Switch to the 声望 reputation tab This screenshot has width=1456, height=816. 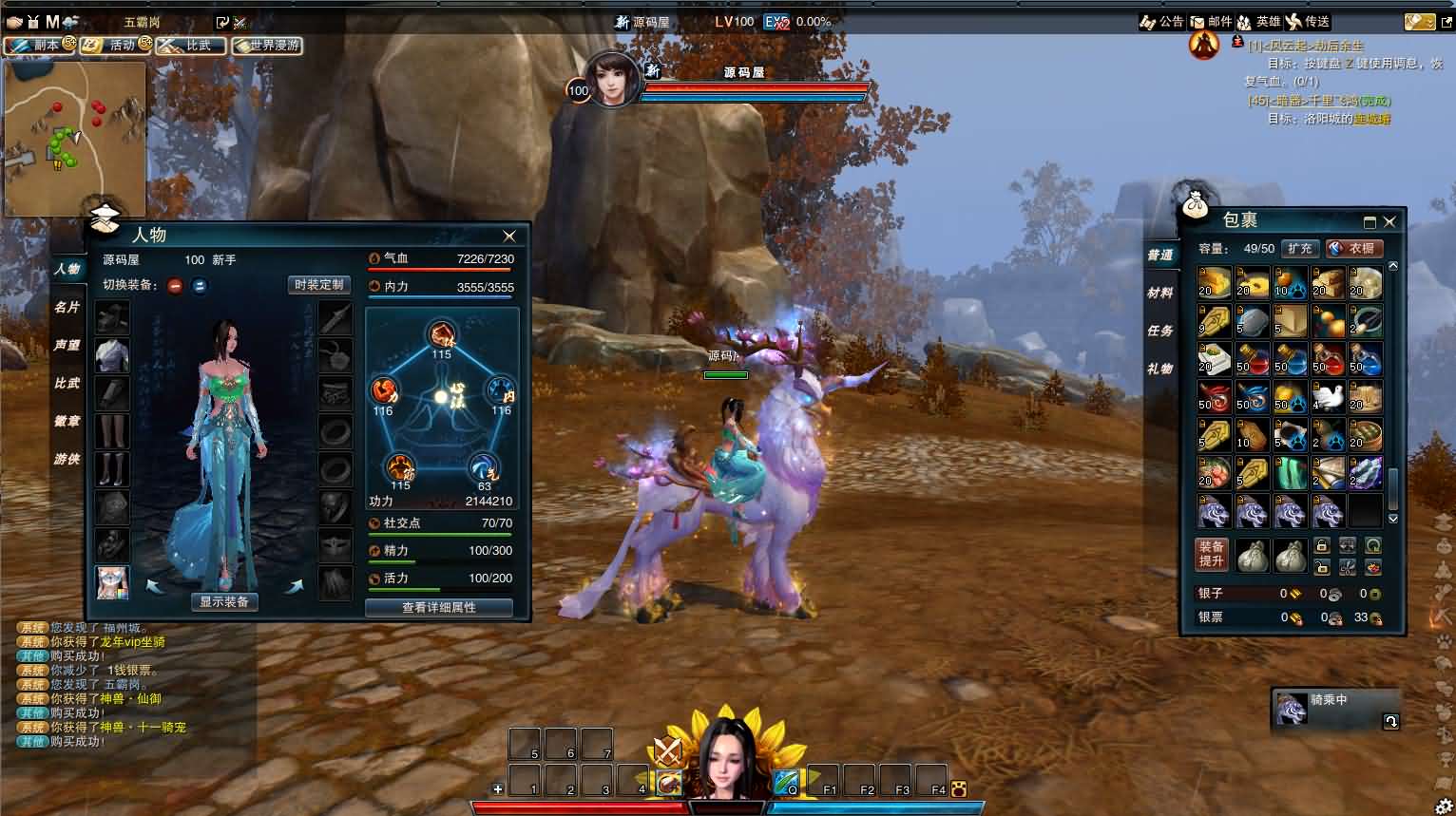tap(67, 345)
